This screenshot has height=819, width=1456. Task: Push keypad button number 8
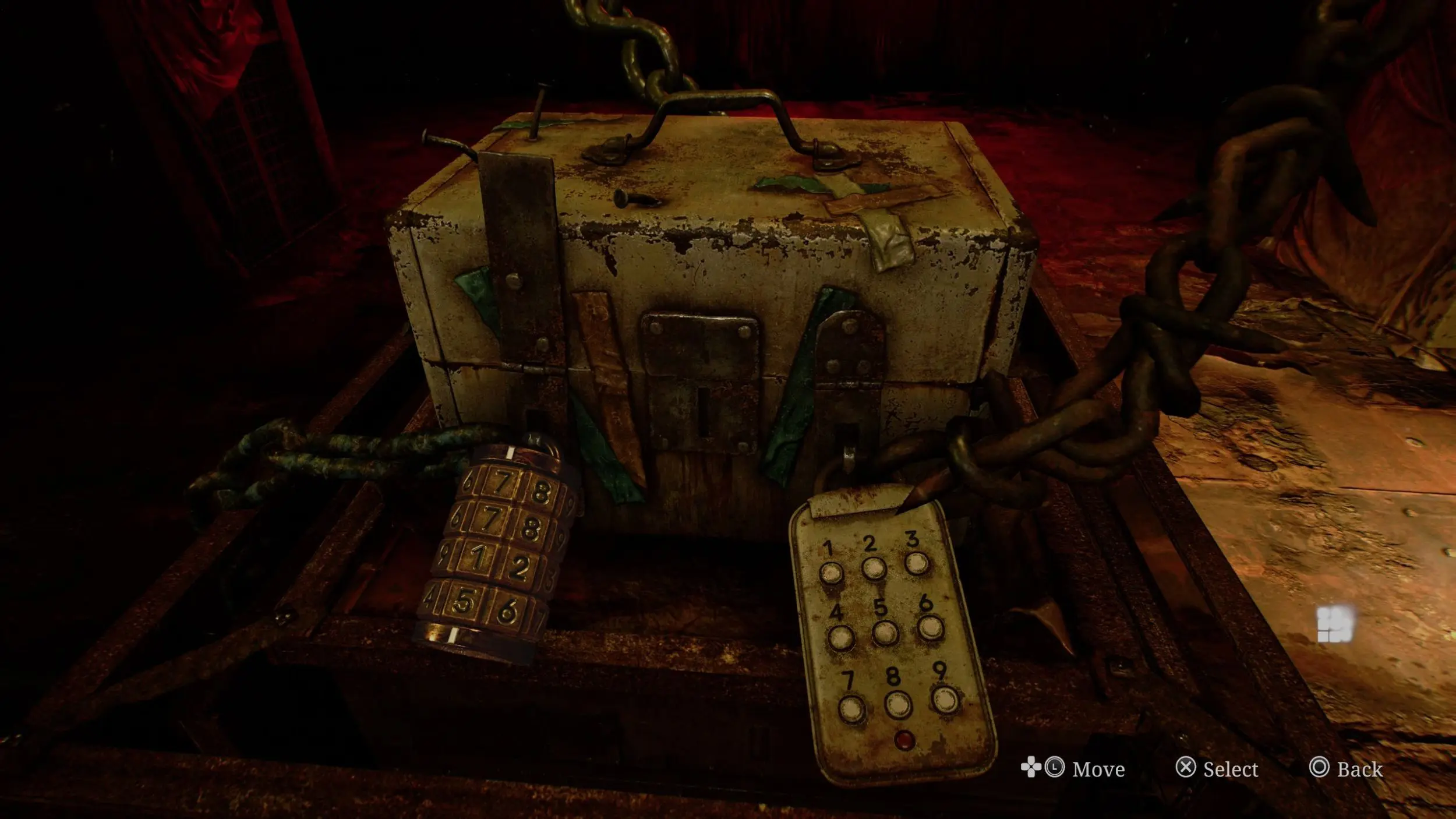pyautogui.click(x=898, y=705)
